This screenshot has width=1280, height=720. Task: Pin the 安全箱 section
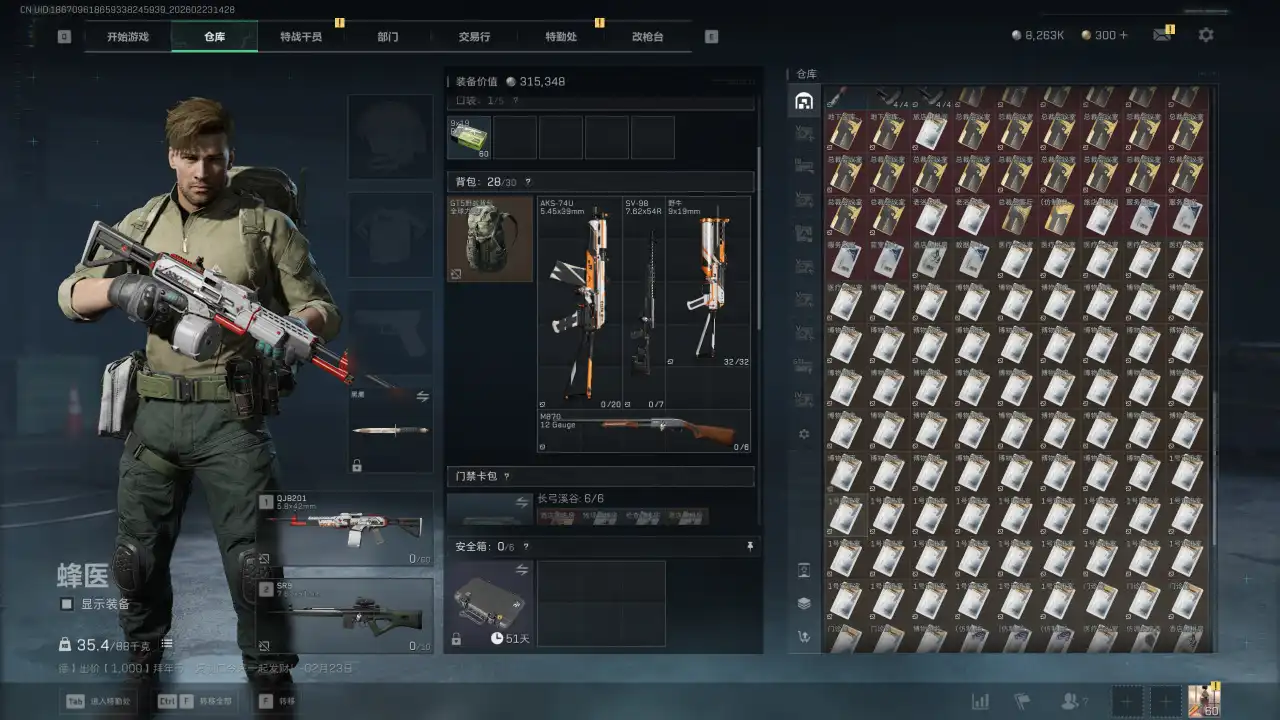click(750, 547)
